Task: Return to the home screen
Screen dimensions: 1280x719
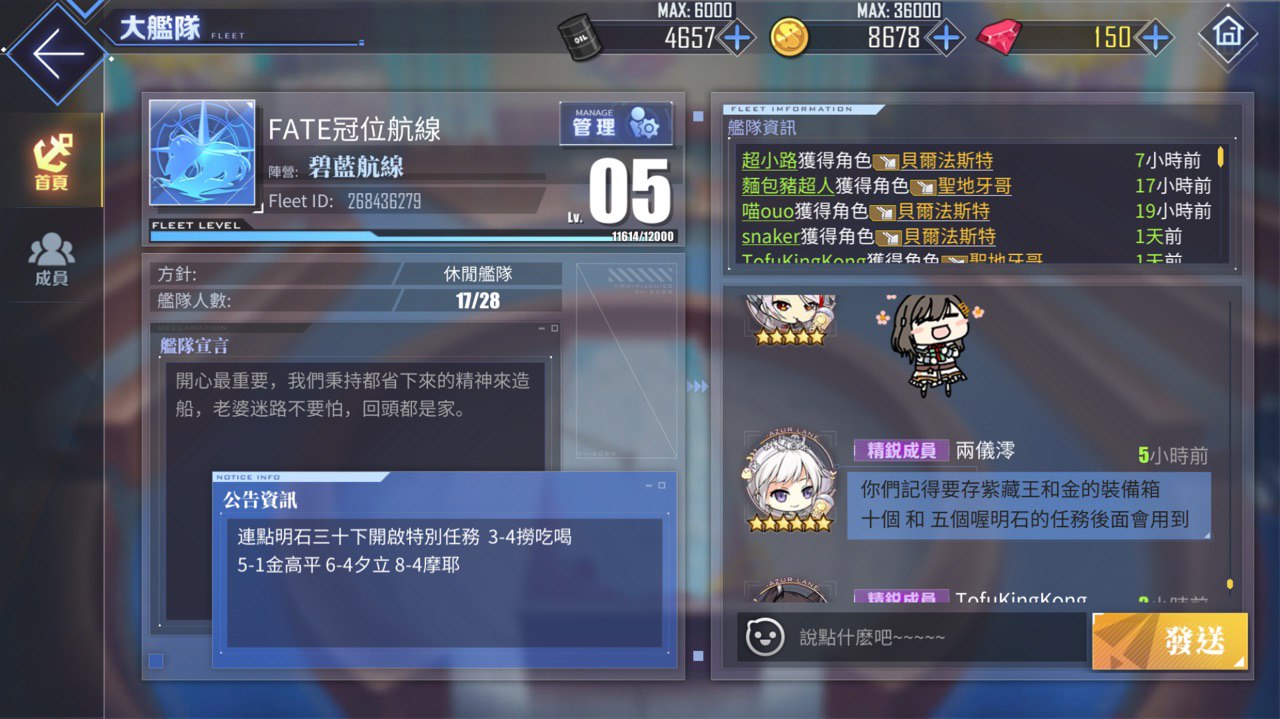Action: (x=1226, y=34)
